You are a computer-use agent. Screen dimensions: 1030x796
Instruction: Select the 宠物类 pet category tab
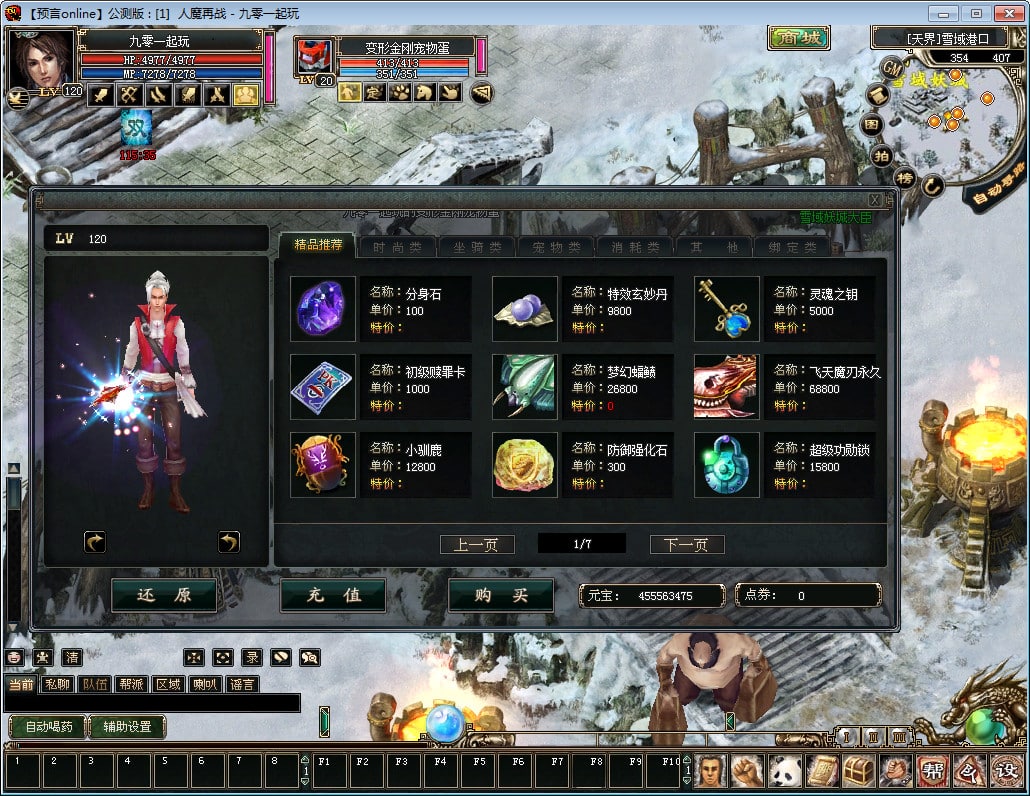point(556,247)
